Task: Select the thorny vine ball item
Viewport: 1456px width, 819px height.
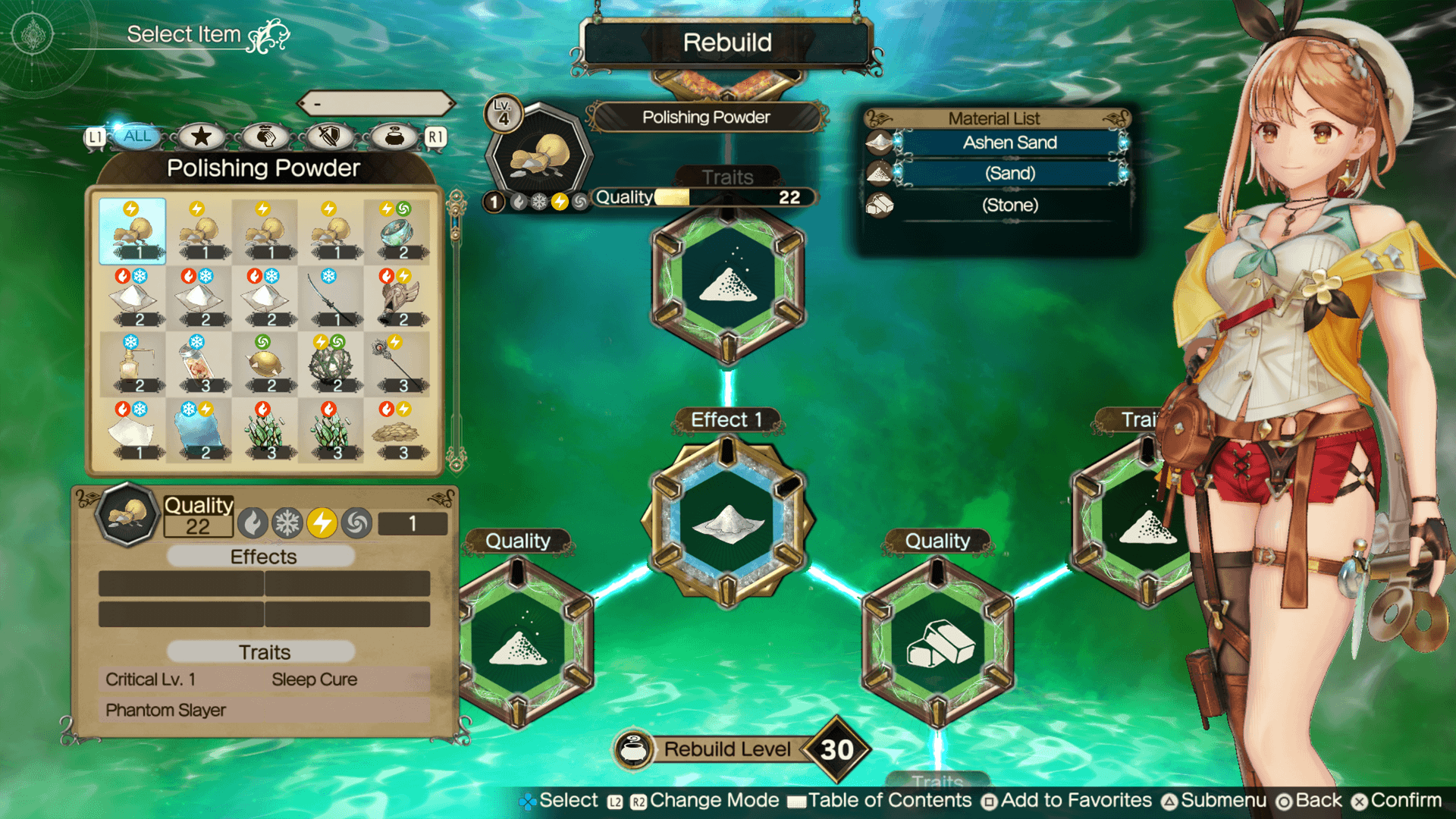Action: (331, 364)
